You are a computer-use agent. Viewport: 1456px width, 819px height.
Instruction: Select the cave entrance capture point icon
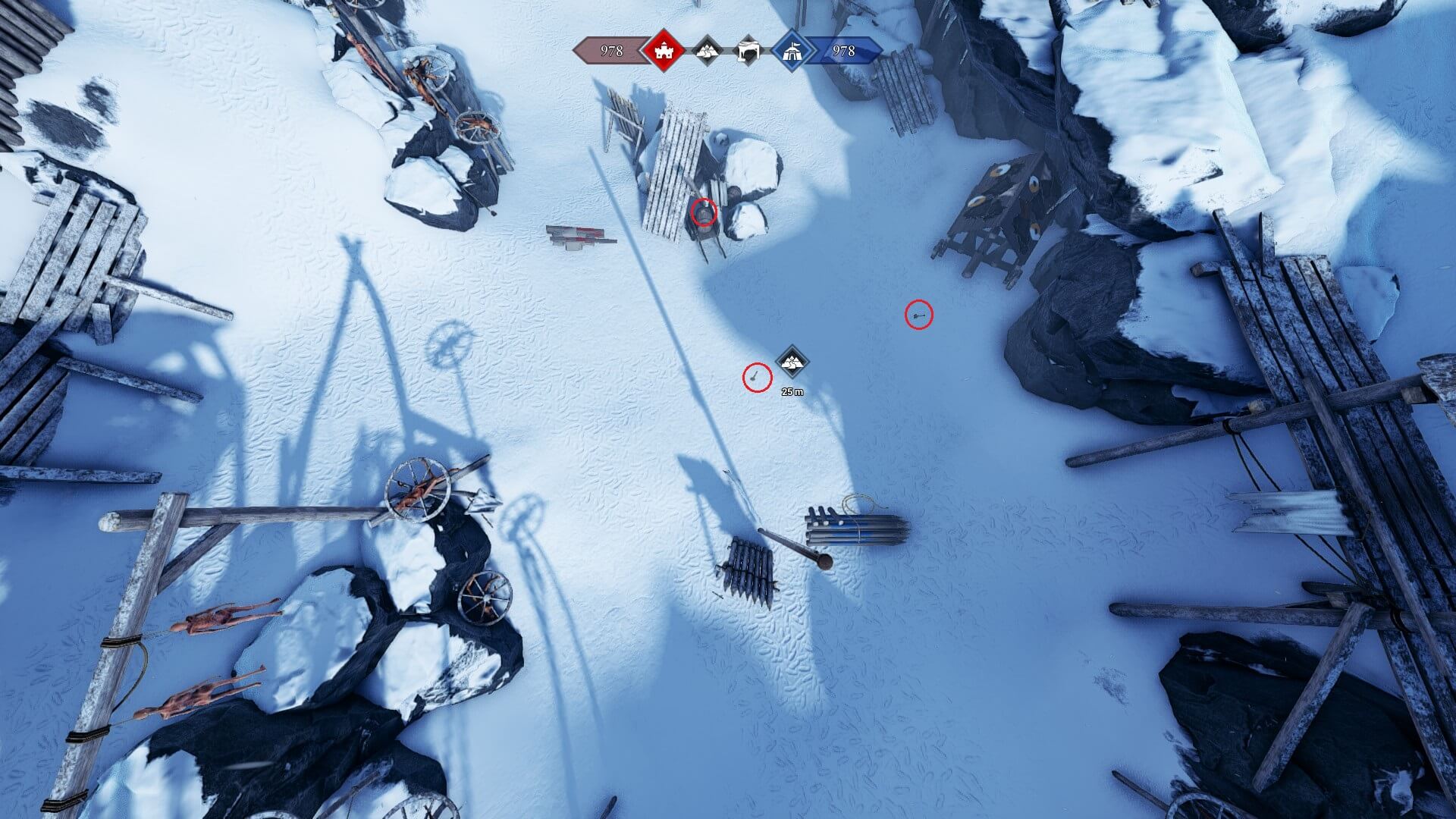pos(749,51)
